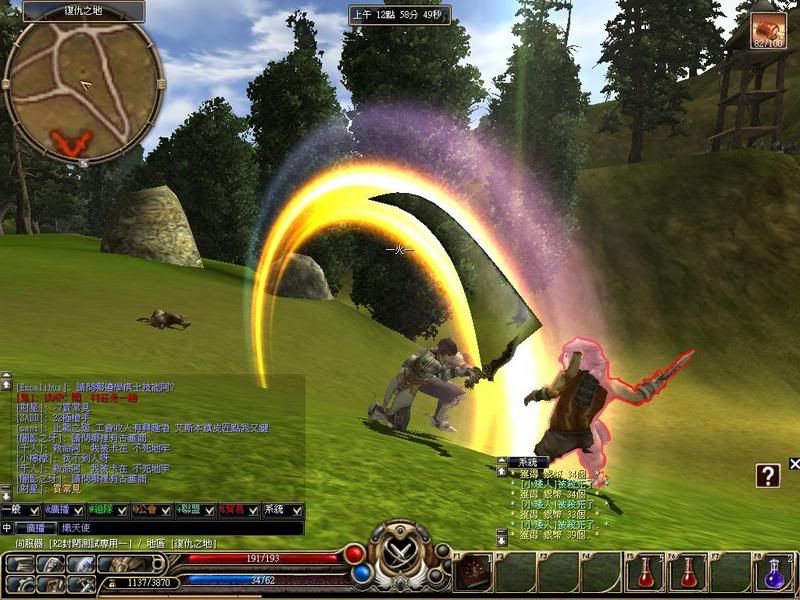800x600 pixels.
Task: Click the question mark help button
Action: [767, 476]
